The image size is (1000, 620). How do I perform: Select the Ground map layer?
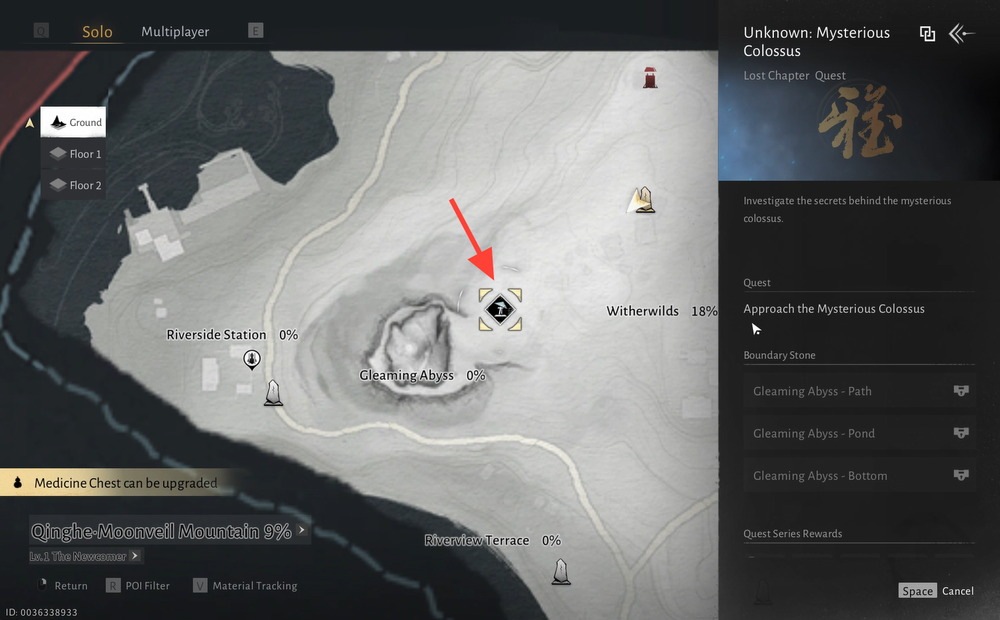(73, 123)
